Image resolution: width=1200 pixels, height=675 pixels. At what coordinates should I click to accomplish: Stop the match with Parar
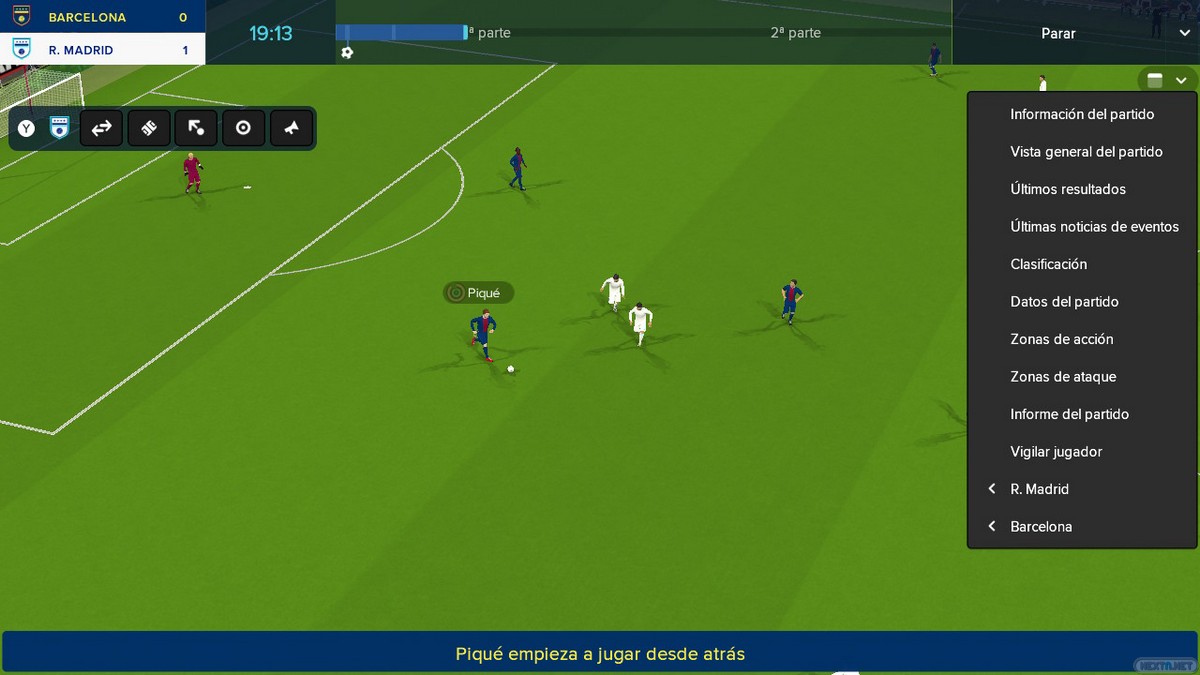pos(1058,33)
